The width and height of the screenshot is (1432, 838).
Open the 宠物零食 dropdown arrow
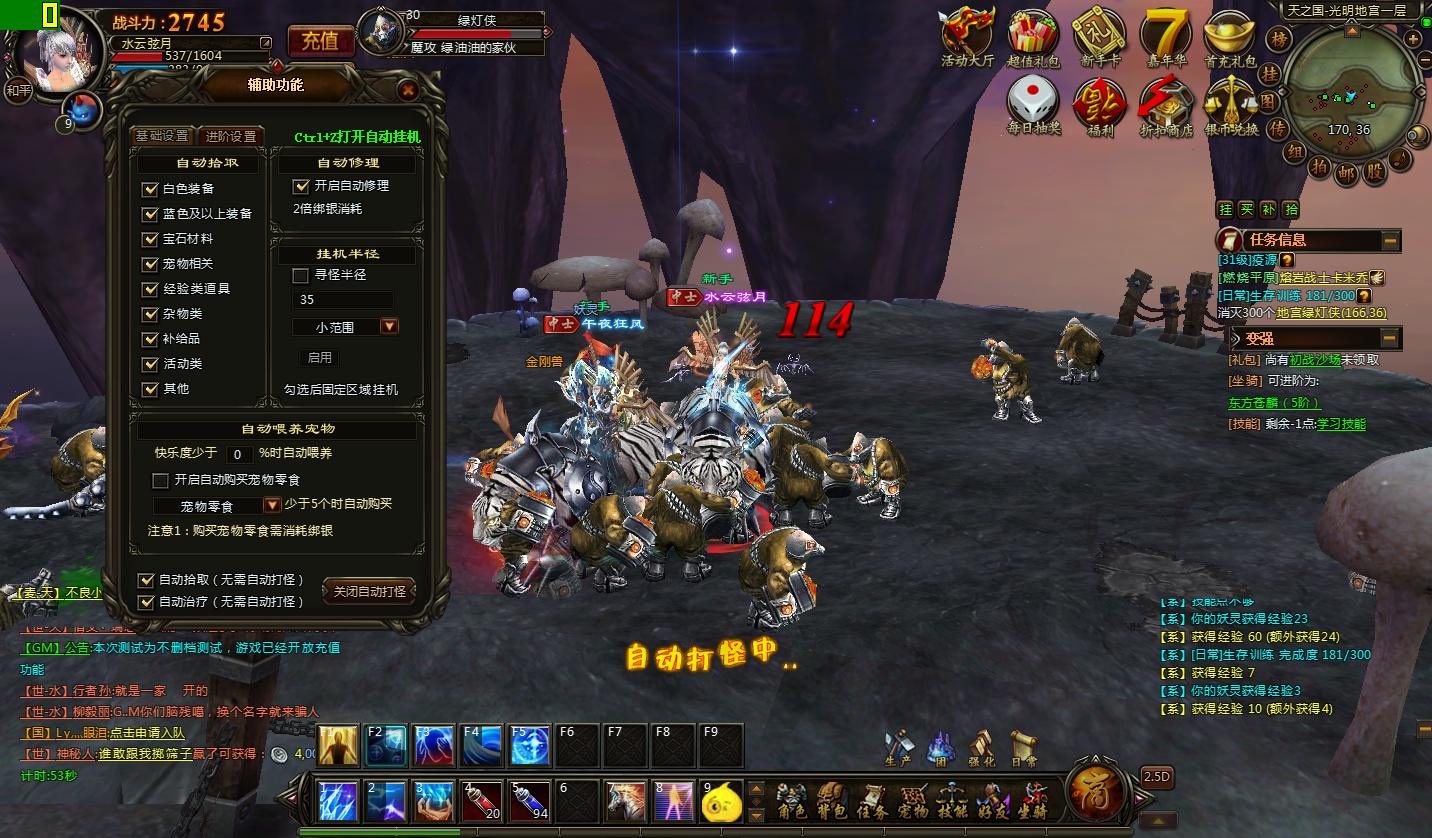[272, 505]
